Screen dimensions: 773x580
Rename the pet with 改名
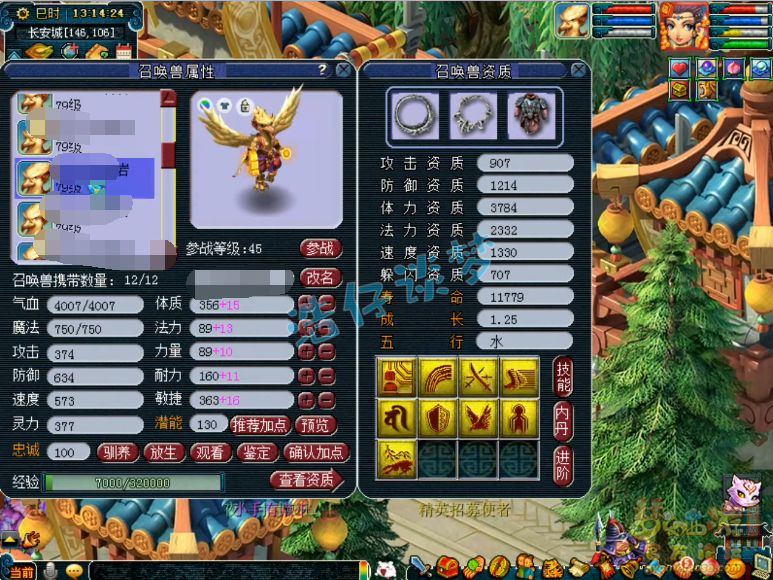(x=320, y=277)
